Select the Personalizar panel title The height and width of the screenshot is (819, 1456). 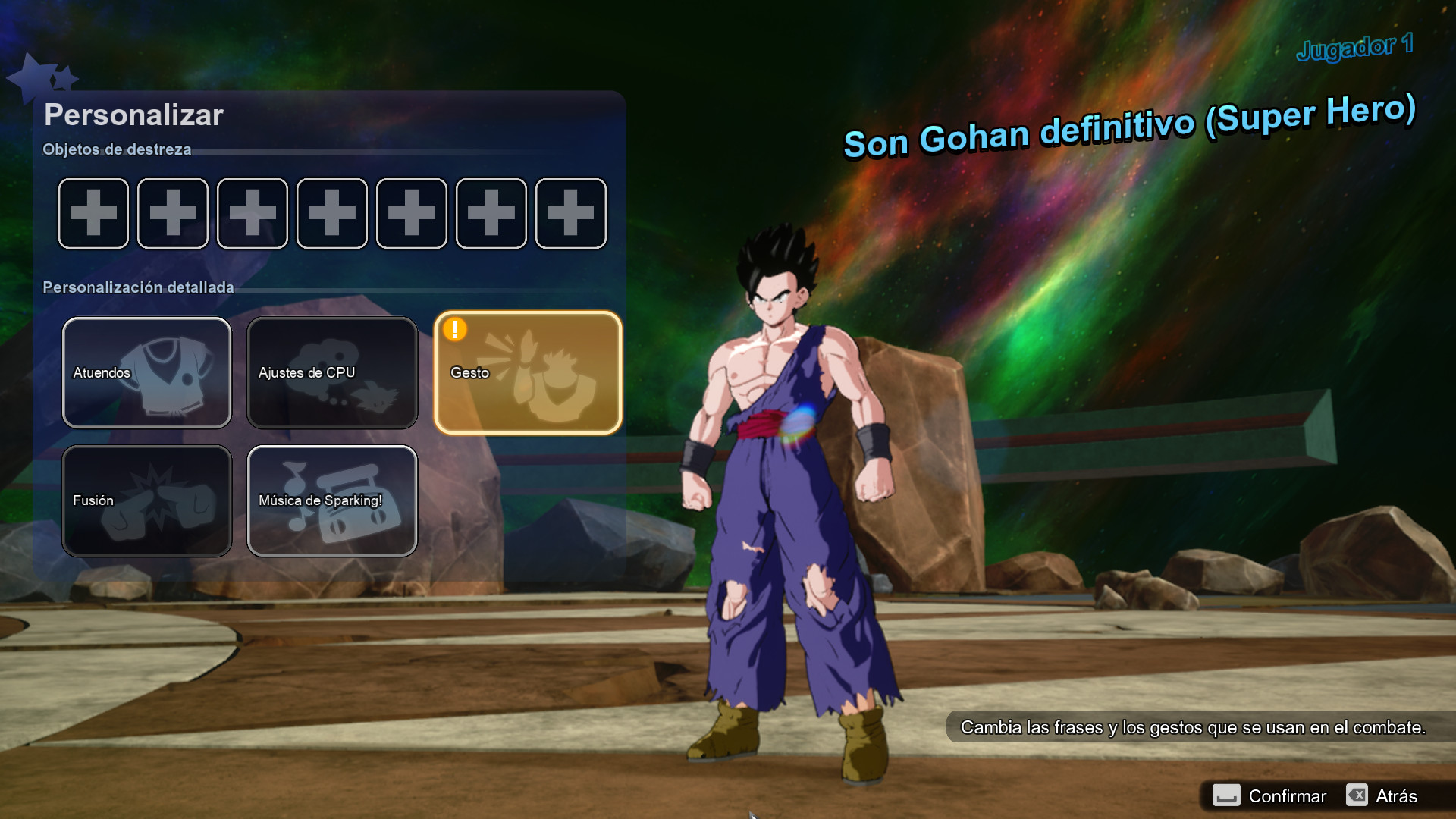tap(133, 115)
